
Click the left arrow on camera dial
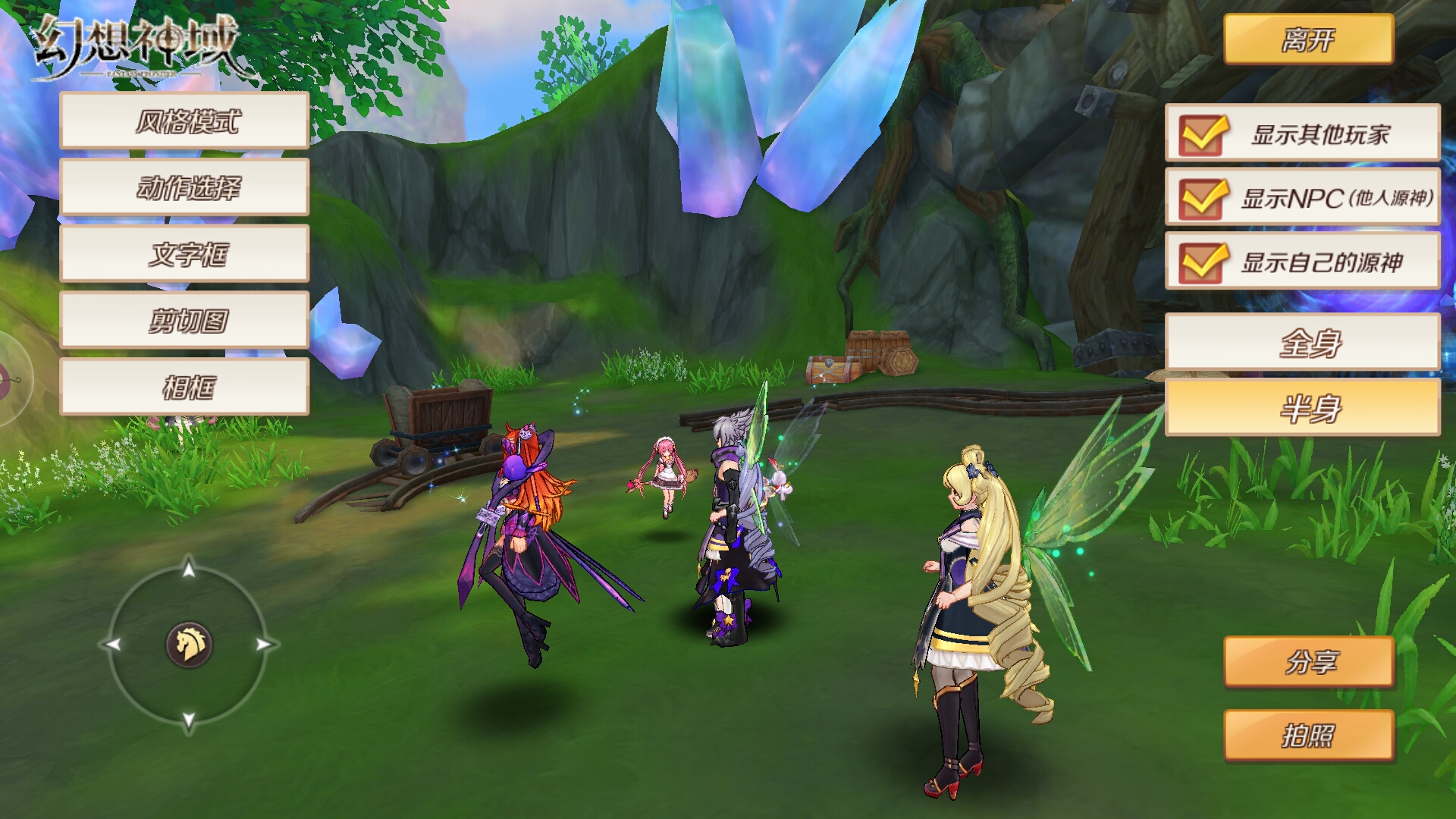click(113, 645)
